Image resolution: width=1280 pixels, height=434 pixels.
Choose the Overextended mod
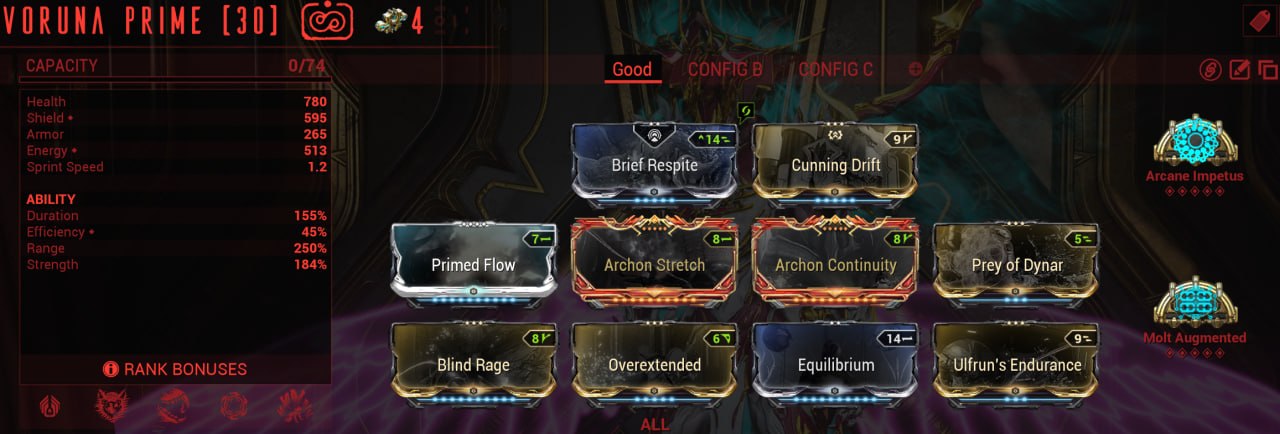654,365
